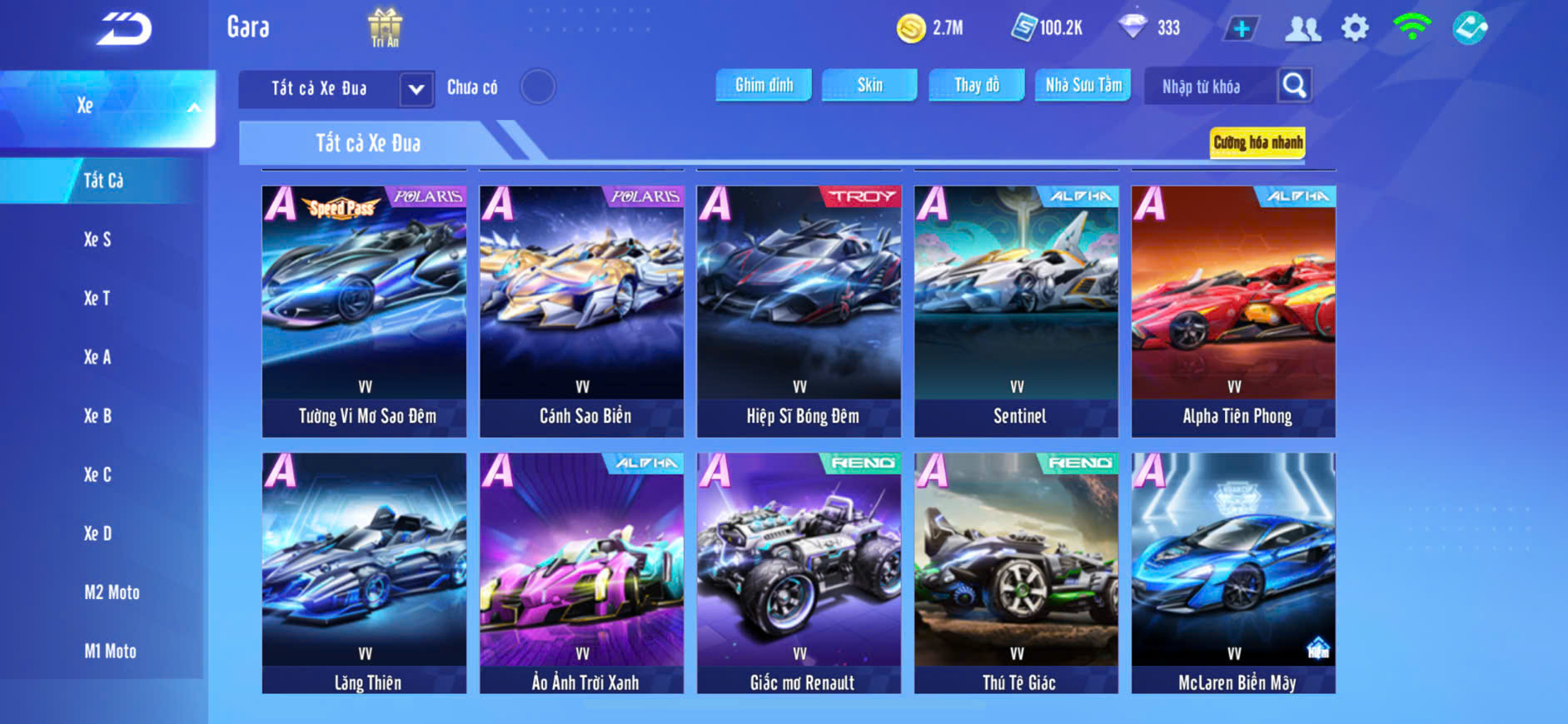
Task: Open the friends list icon
Action: coord(1302,29)
